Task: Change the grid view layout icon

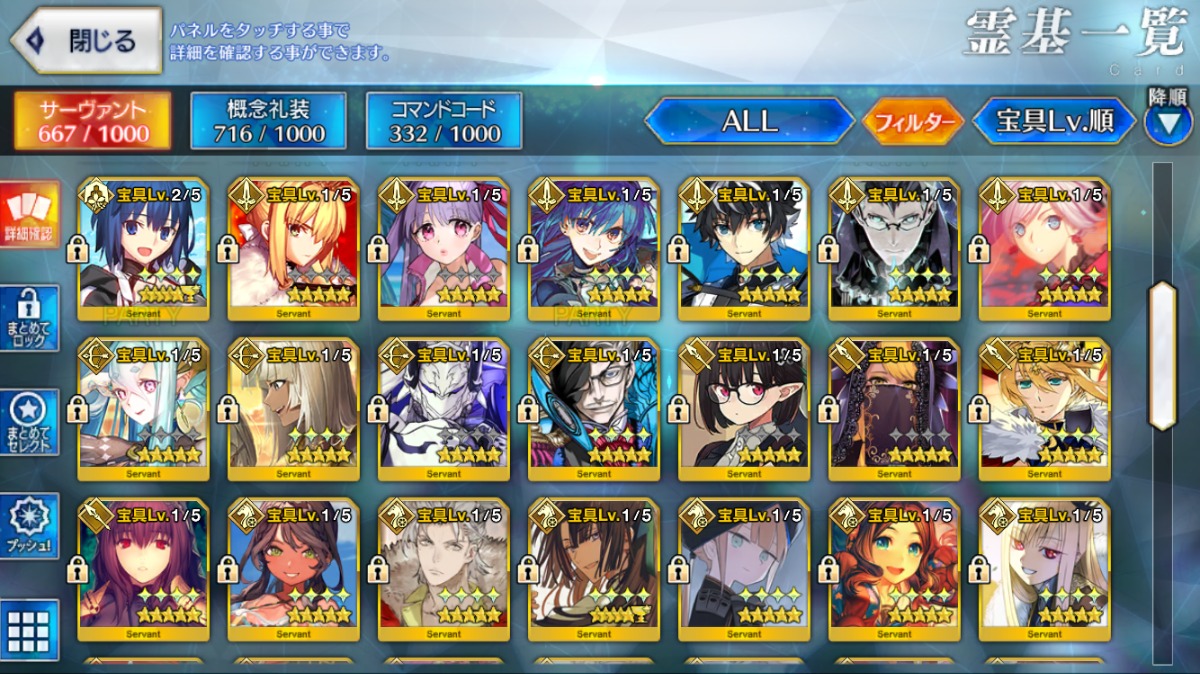Action: point(29,630)
